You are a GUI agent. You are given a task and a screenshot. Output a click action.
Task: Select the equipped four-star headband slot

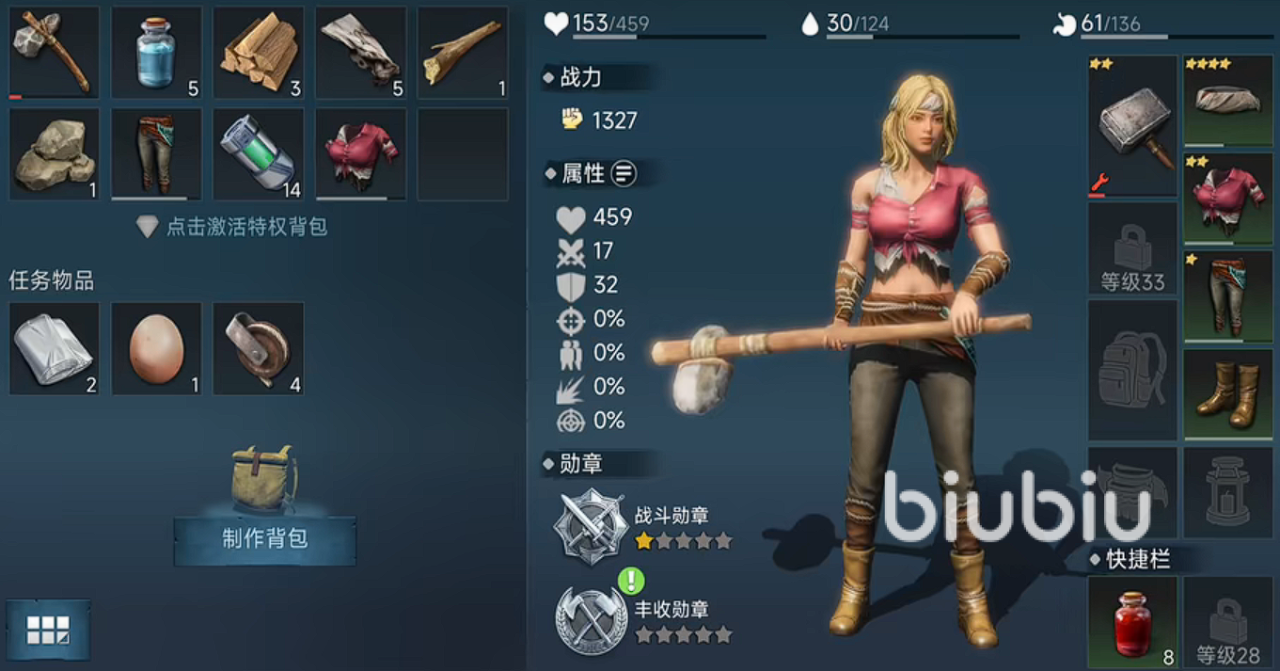pyautogui.click(x=1228, y=100)
